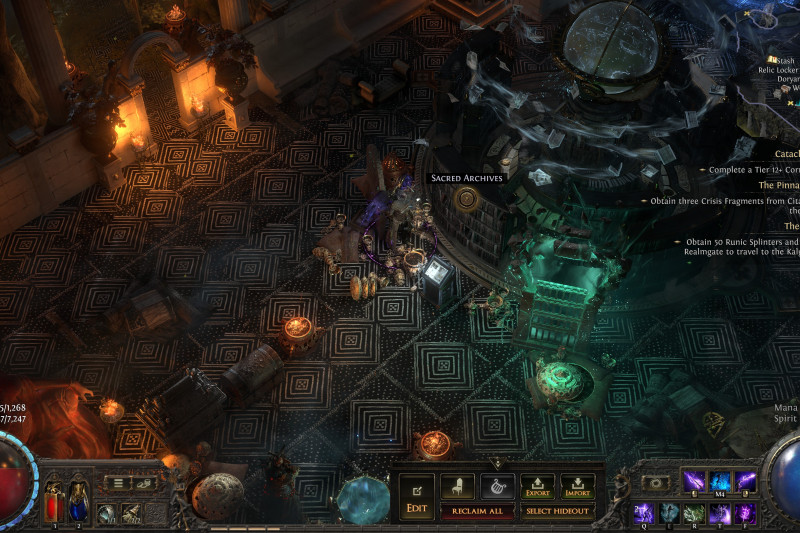Import a hideout layout
Screen dimensions: 800x533
tap(577, 487)
